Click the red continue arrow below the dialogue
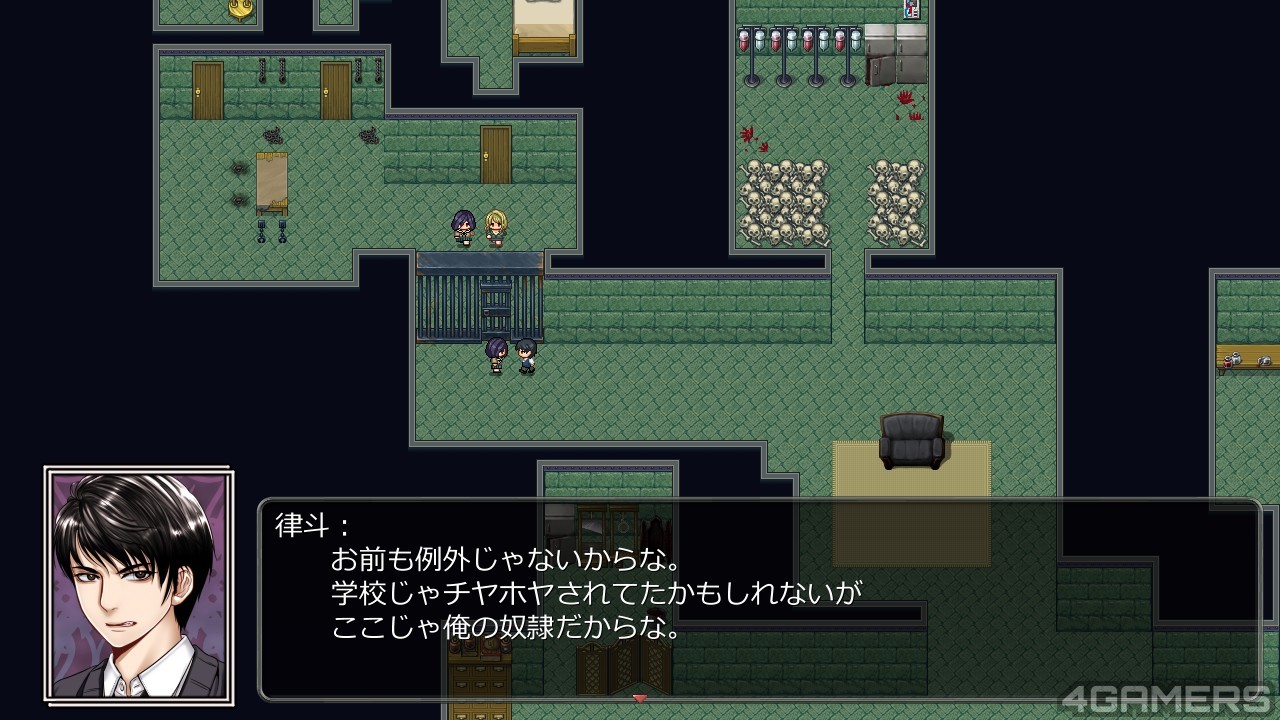The width and height of the screenshot is (1280, 720). 640,698
